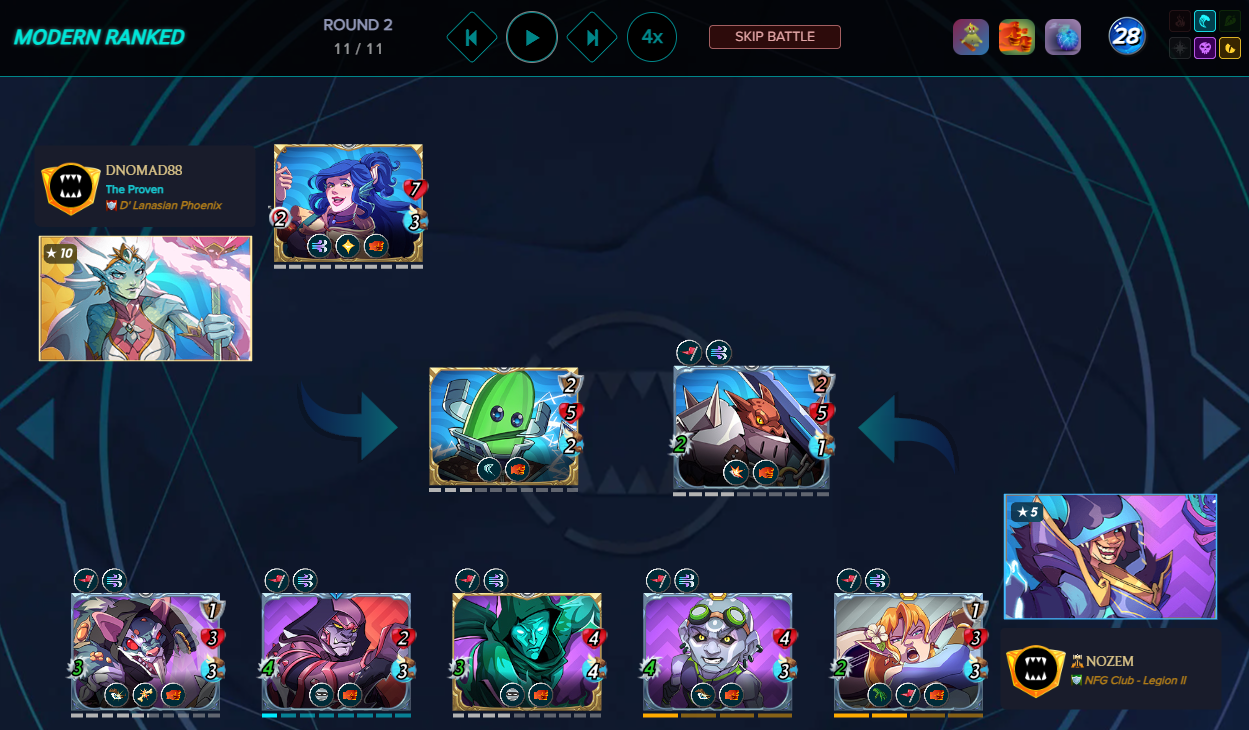Image resolution: width=1249 pixels, height=730 pixels.
Task: Select the red-hooded assassin card
Action: [336, 651]
